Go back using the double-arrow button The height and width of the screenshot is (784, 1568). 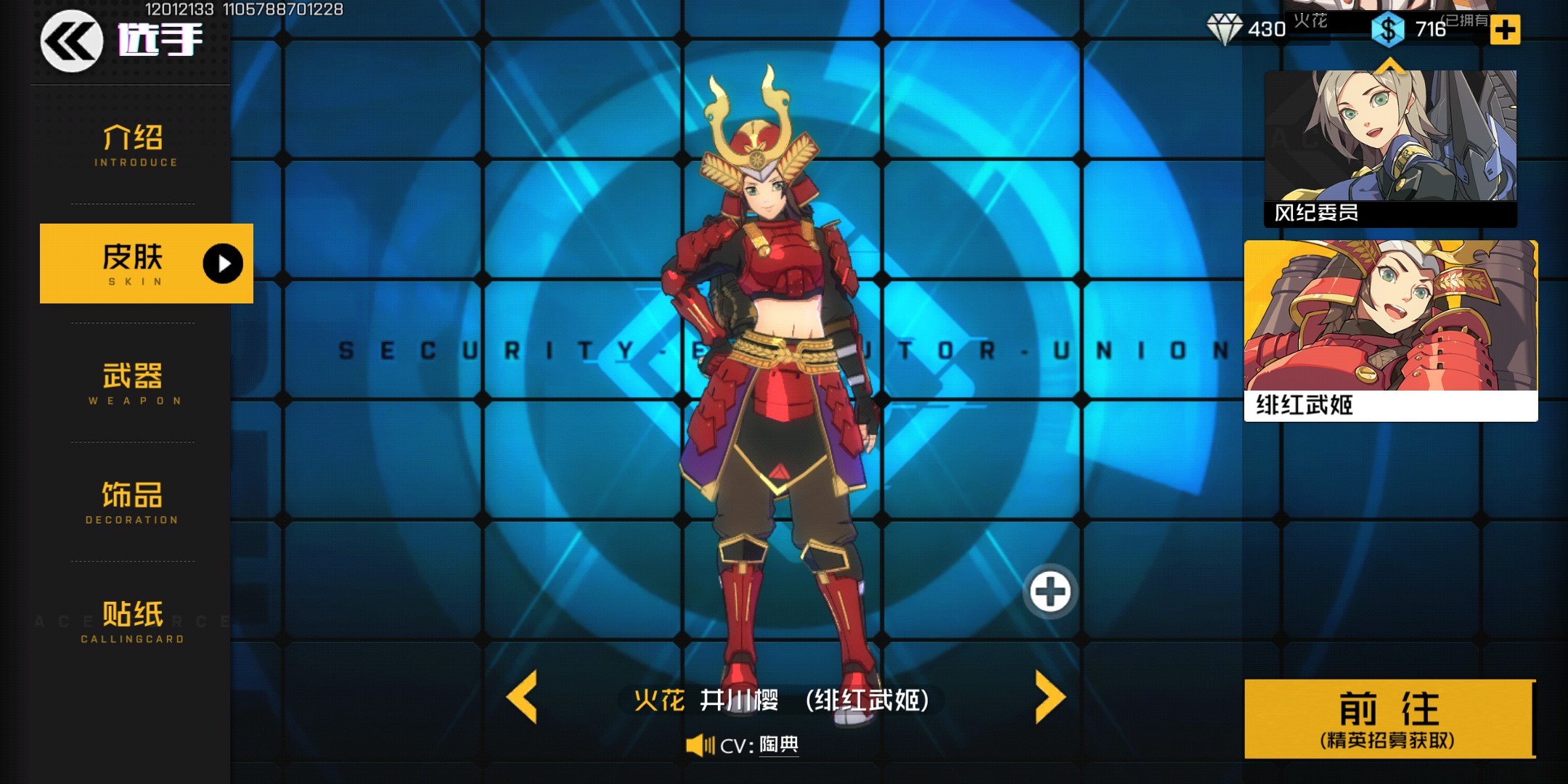(x=70, y=41)
